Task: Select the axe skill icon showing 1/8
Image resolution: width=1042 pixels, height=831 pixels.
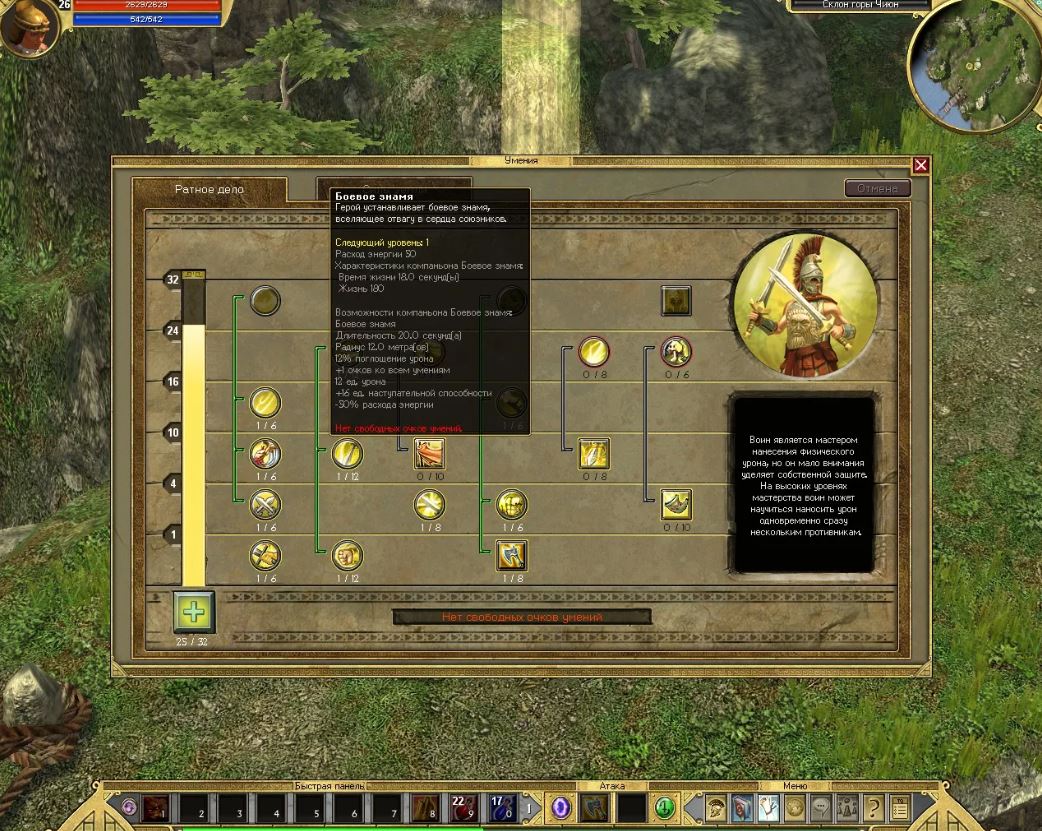Action: point(512,555)
